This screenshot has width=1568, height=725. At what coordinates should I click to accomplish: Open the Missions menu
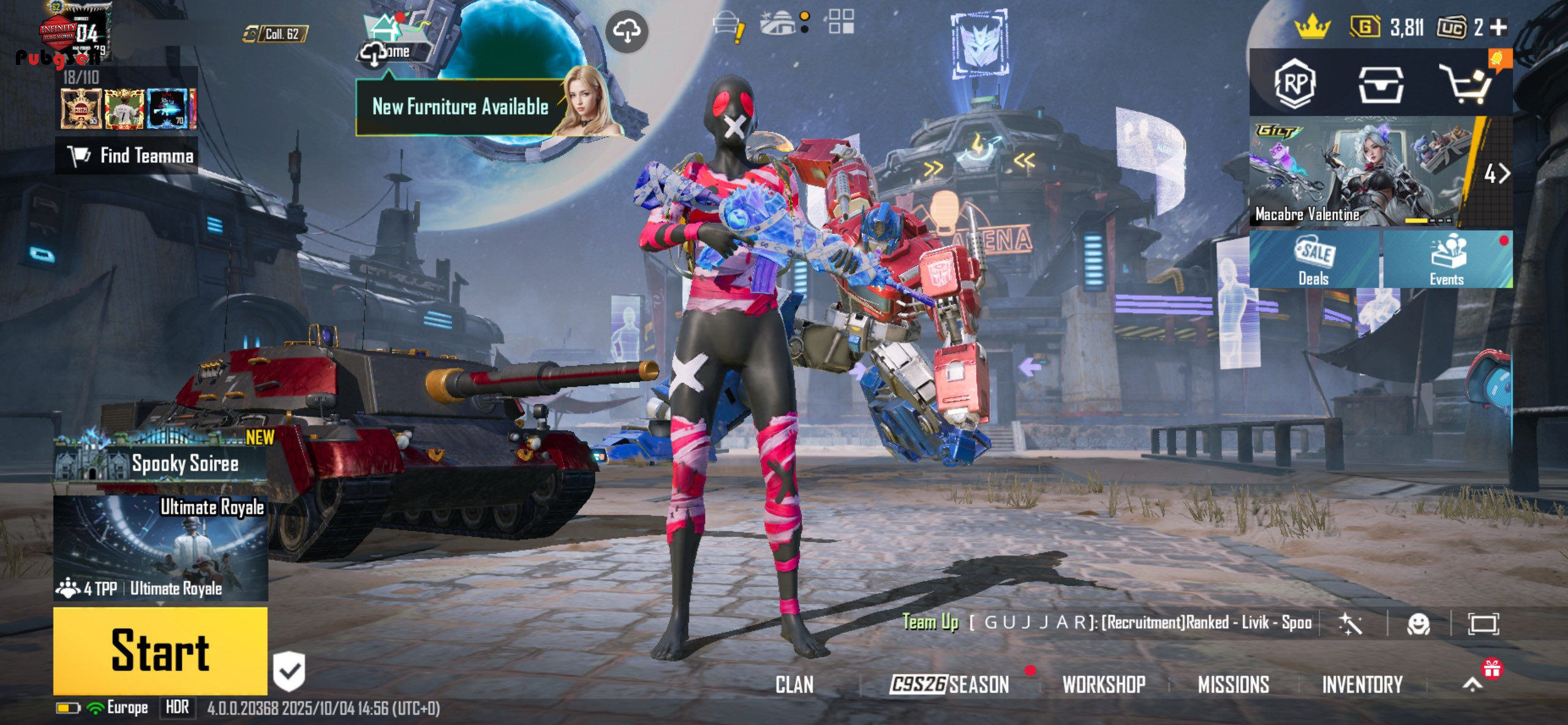pos(1233,685)
